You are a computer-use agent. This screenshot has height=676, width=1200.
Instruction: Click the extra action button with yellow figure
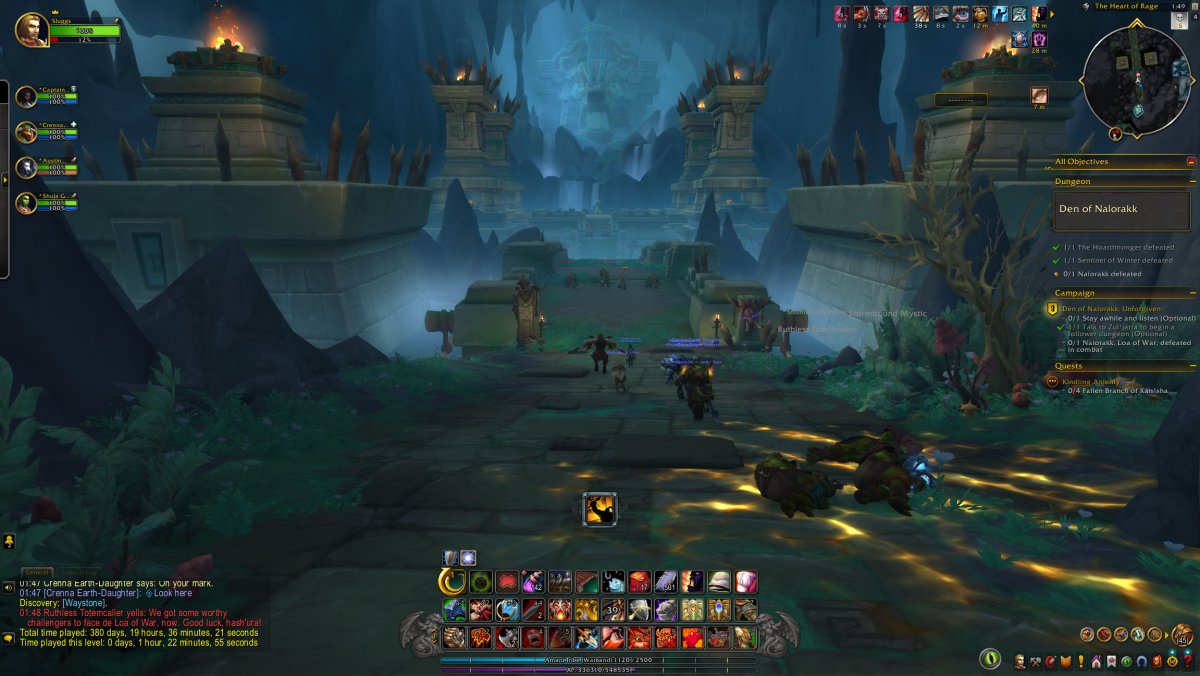(600, 509)
